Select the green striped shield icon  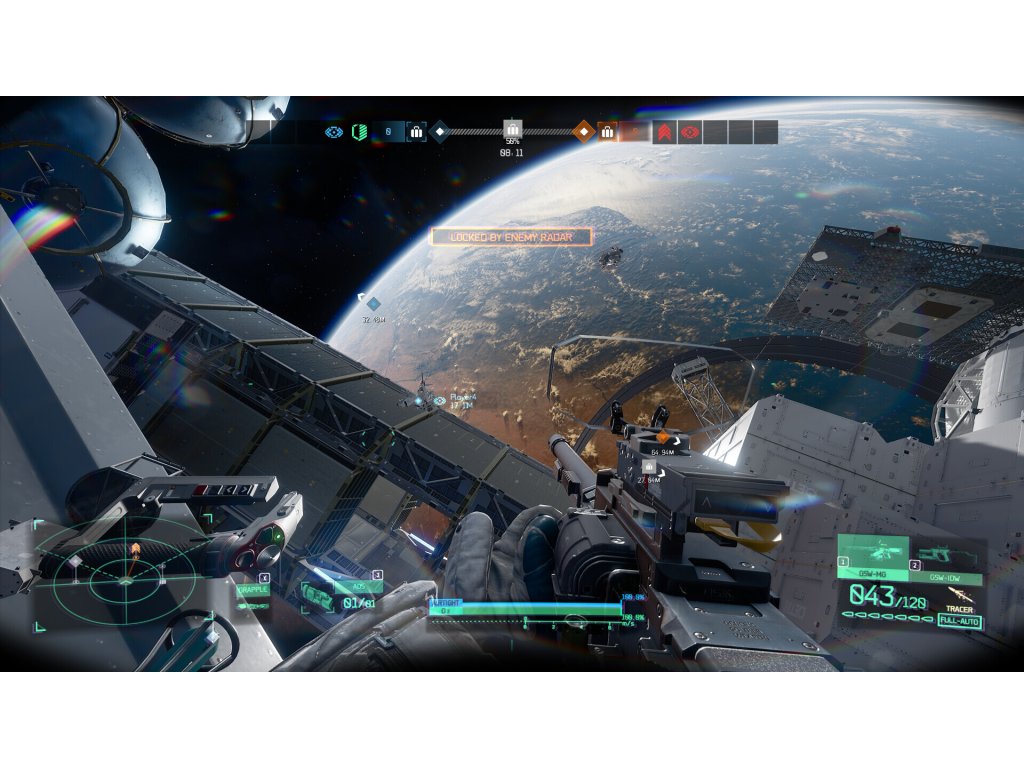[x=359, y=132]
